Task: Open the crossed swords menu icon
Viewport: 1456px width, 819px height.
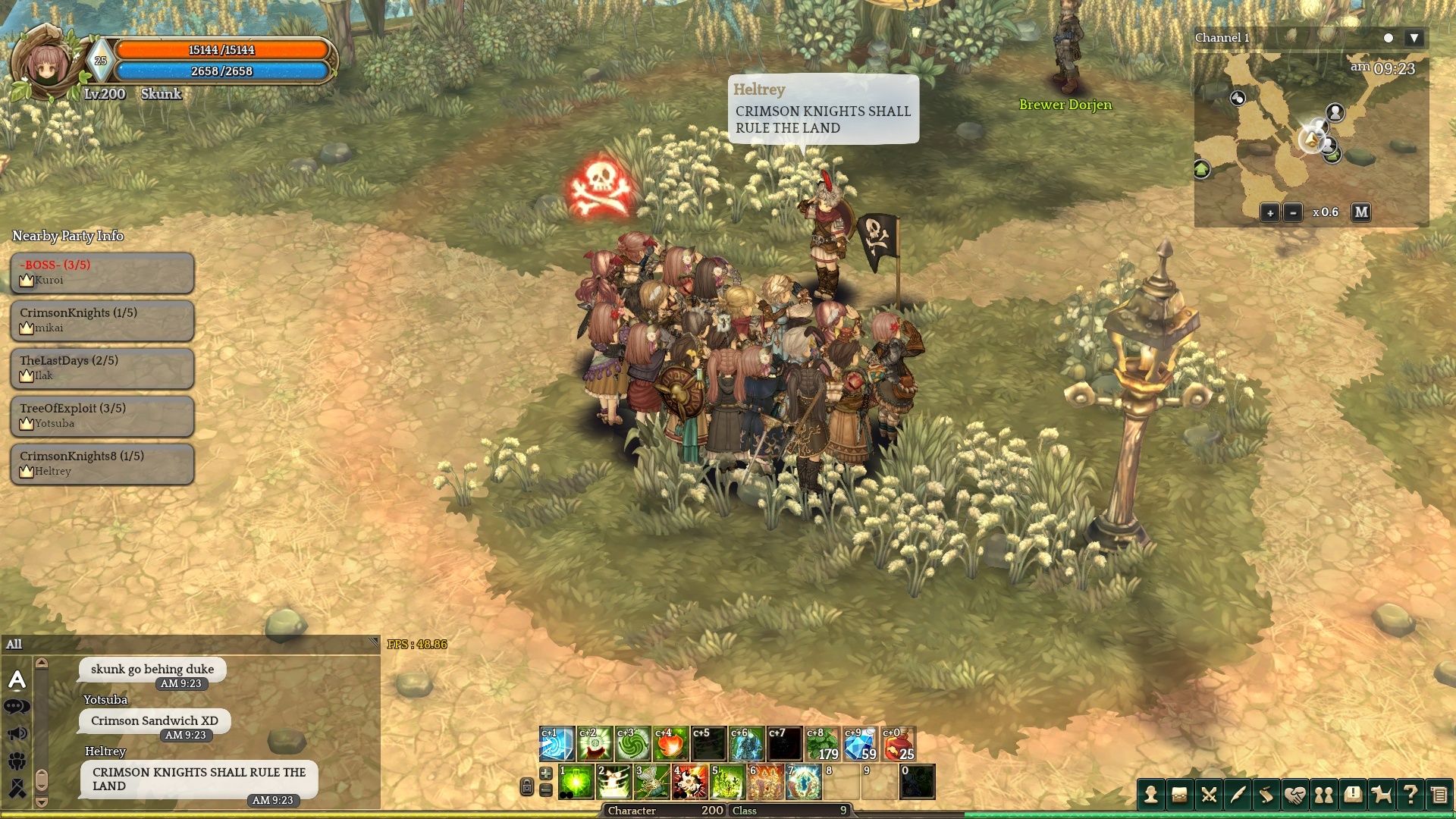Action: tap(1209, 795)
